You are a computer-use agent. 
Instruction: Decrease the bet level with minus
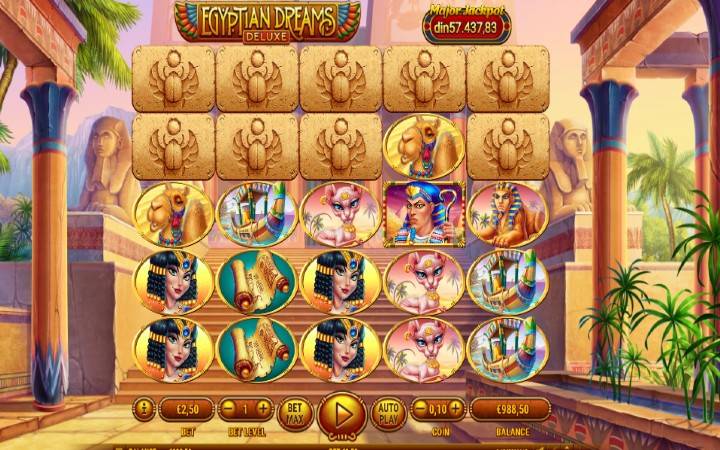coord(228,409)
